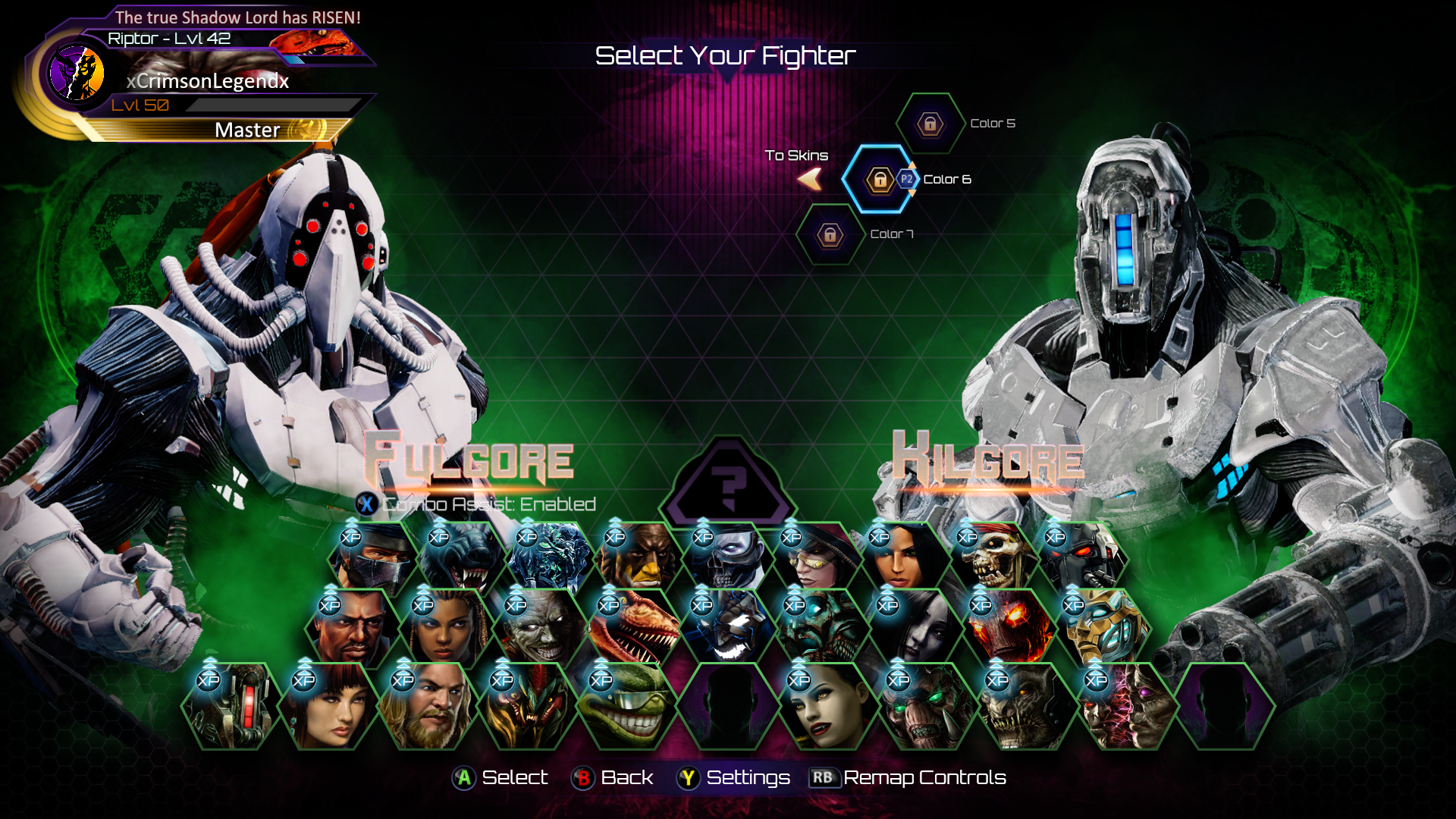Viewport: 1456px width, 819px height.
Task: Select the locked Color 5 swatch
Action: pyautogui.click(x=930, y=124)
